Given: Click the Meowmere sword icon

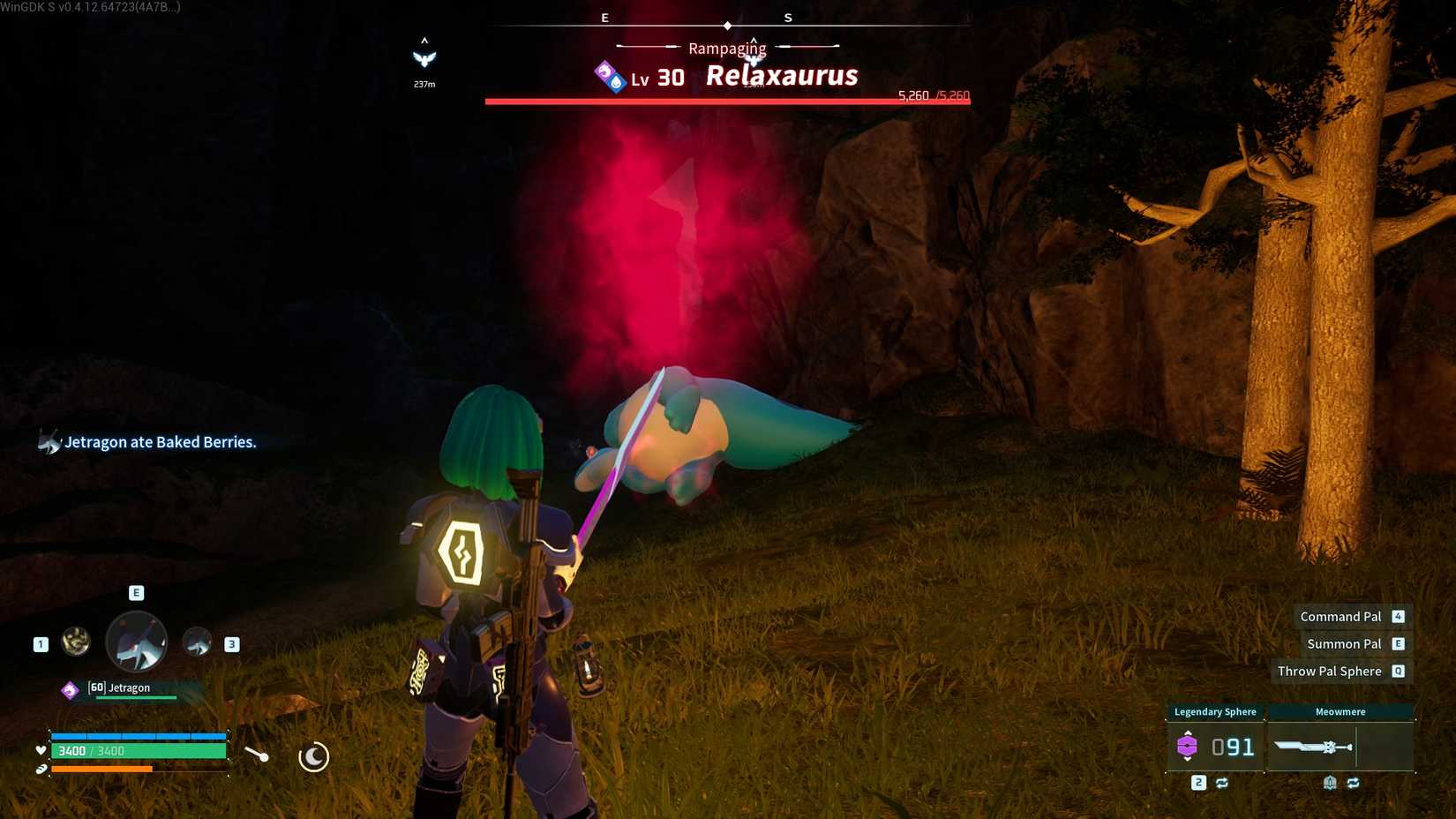Looking at the screenshot, I should [1312, 746].
